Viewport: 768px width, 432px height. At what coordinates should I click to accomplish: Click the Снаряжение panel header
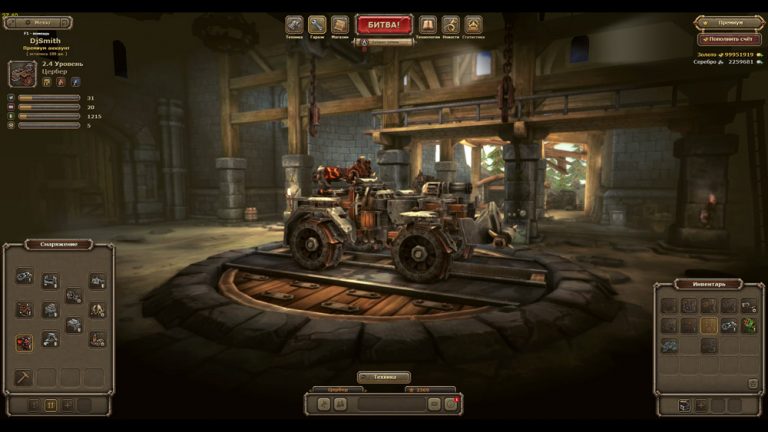[58, 244]
